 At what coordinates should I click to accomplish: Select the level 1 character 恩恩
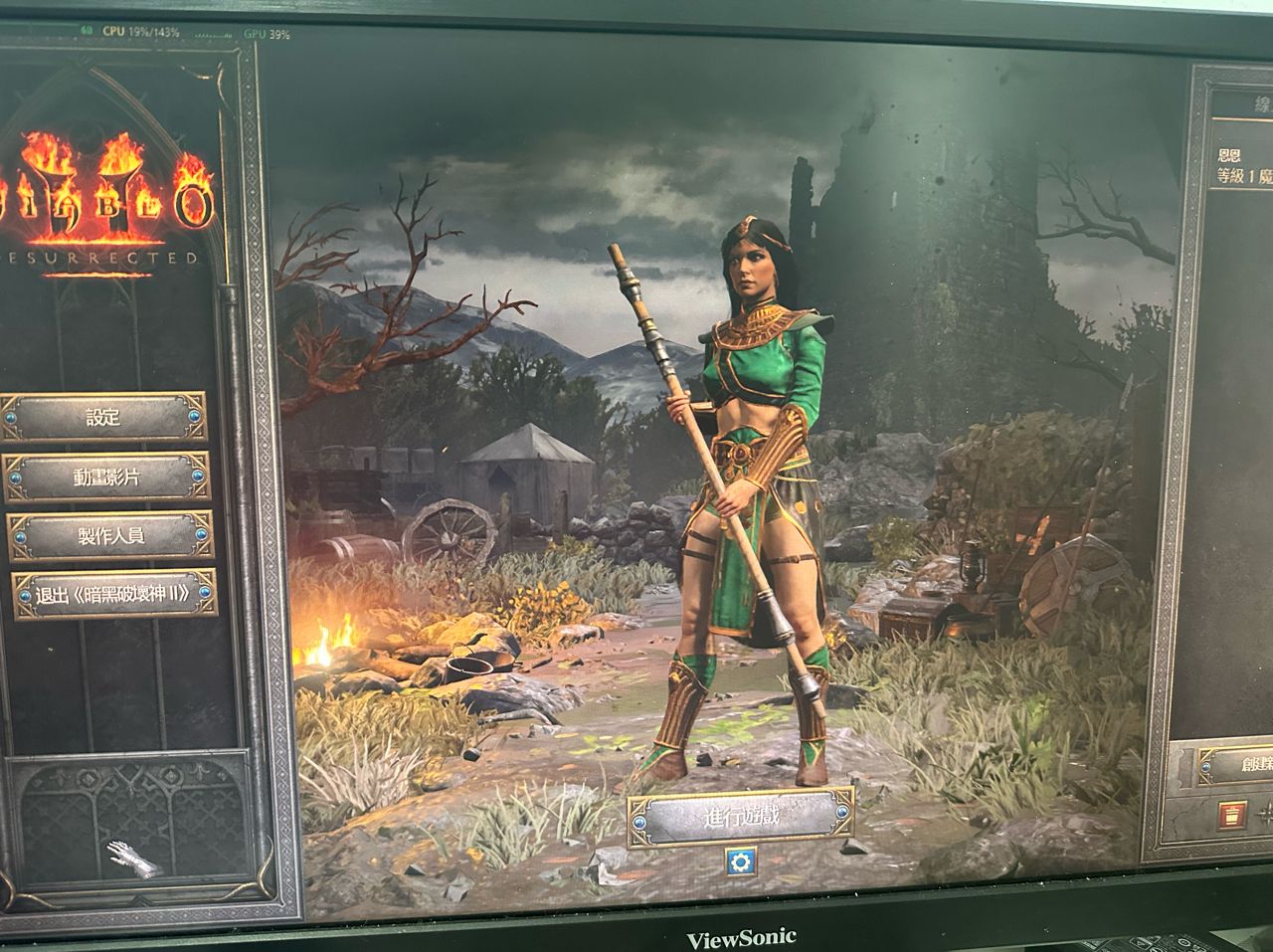click(1243, 167)
